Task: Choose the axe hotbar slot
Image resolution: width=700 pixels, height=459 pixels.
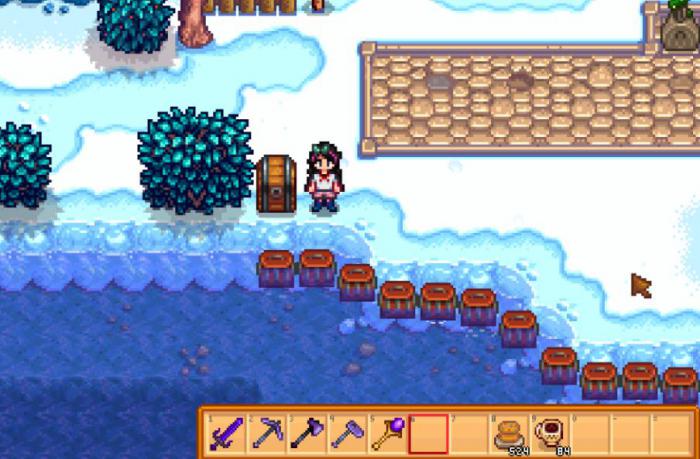Action: click(x=305, y=432)
